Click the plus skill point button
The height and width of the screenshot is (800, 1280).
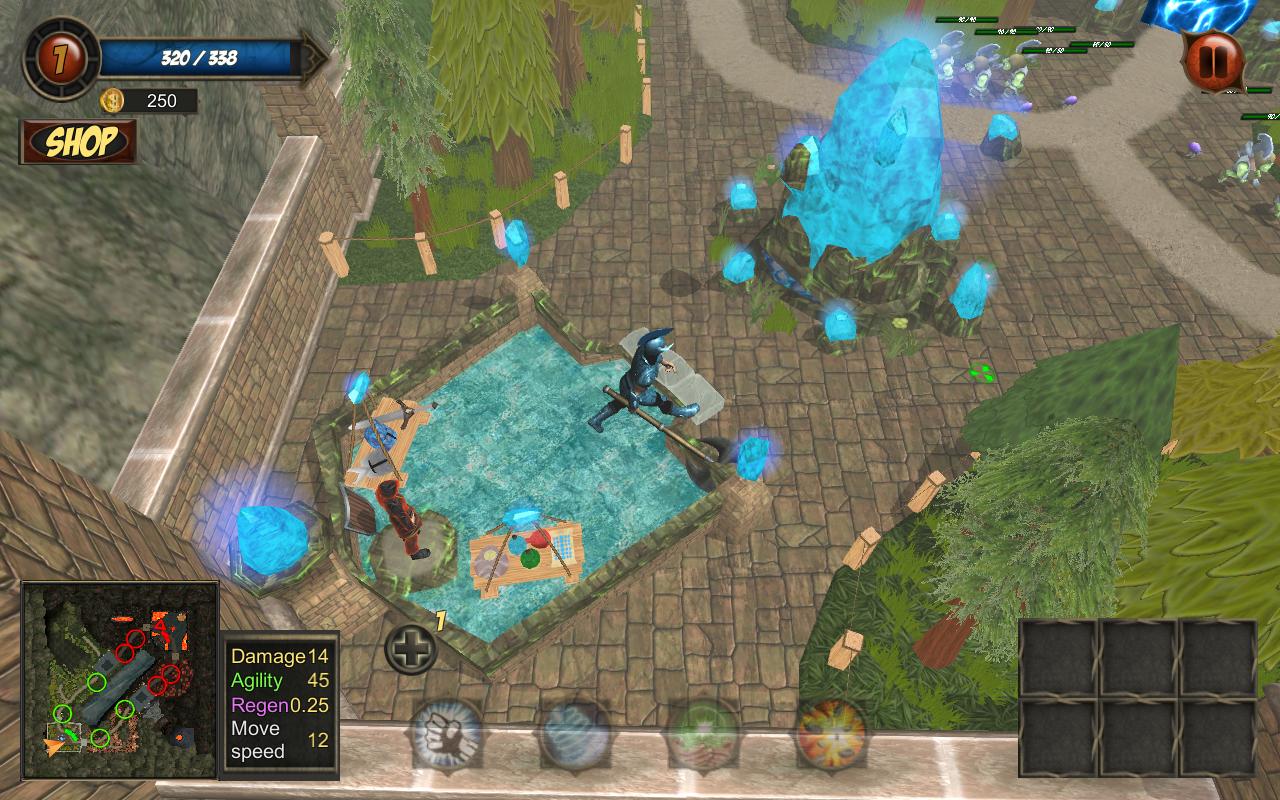(x=410, y=650)
